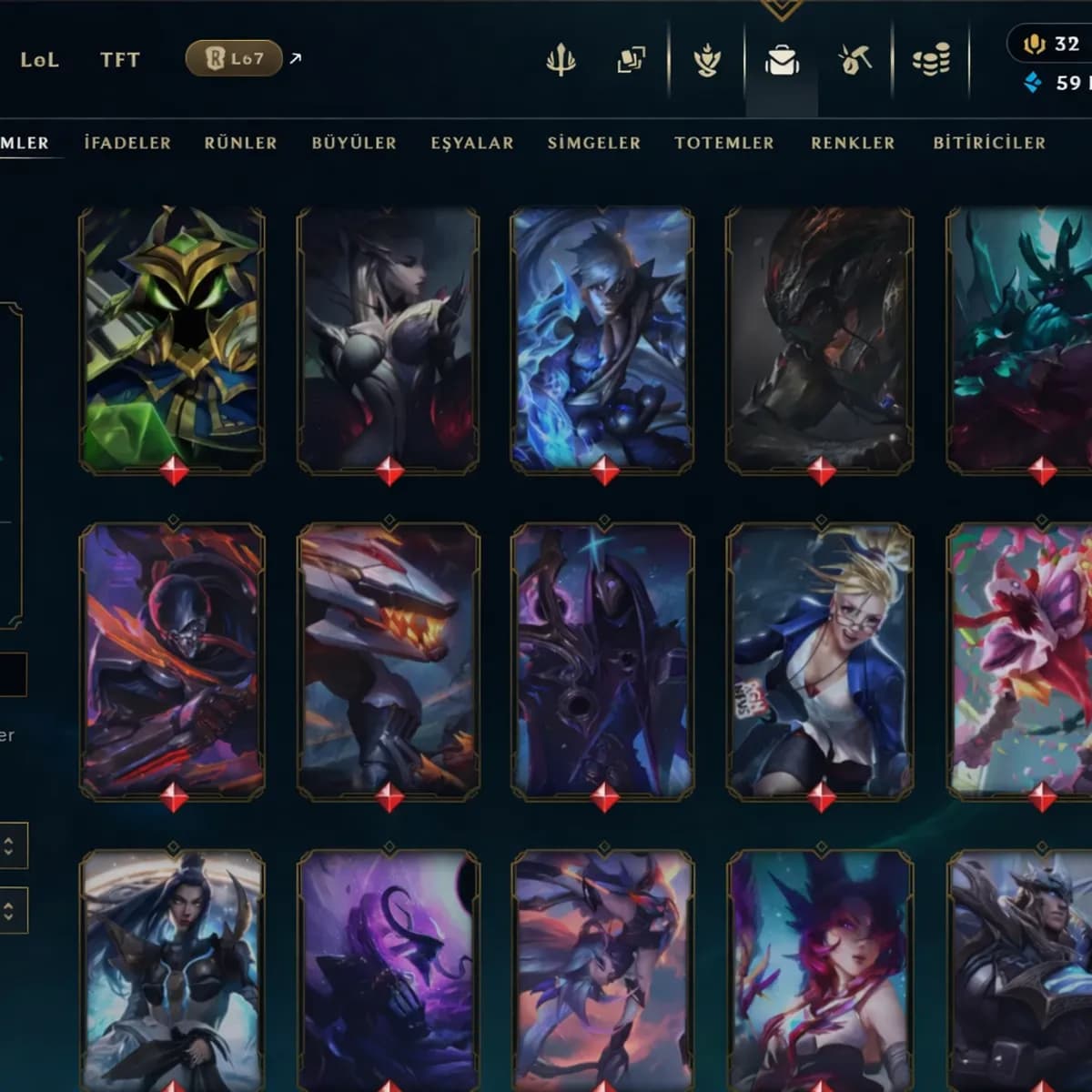The width and height of the screenshot is (1092, 1092).
Task: Switch to the İFADELER tab
Action: (127, 143)
